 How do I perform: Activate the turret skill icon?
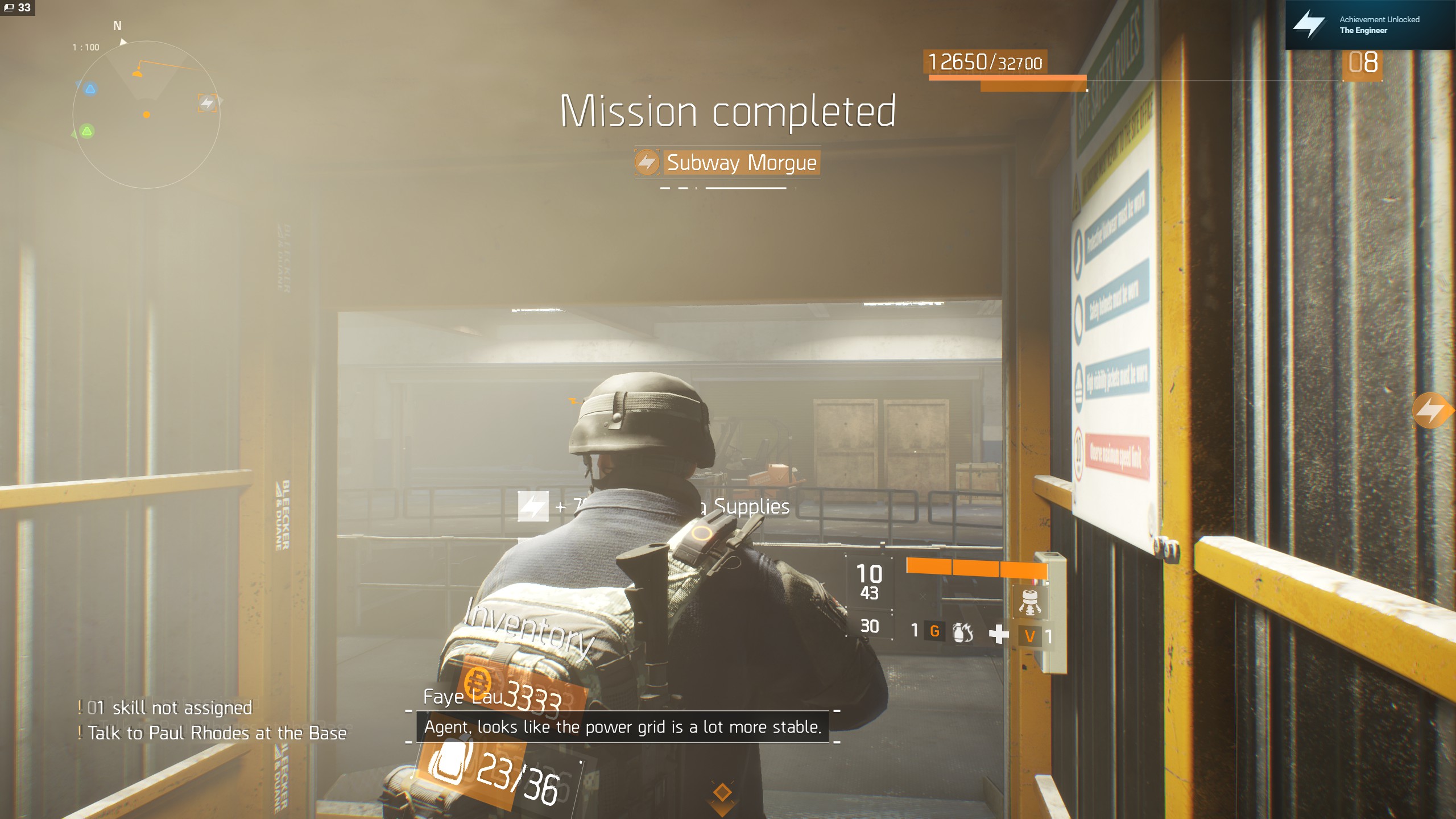click(x=1029, y=603)
